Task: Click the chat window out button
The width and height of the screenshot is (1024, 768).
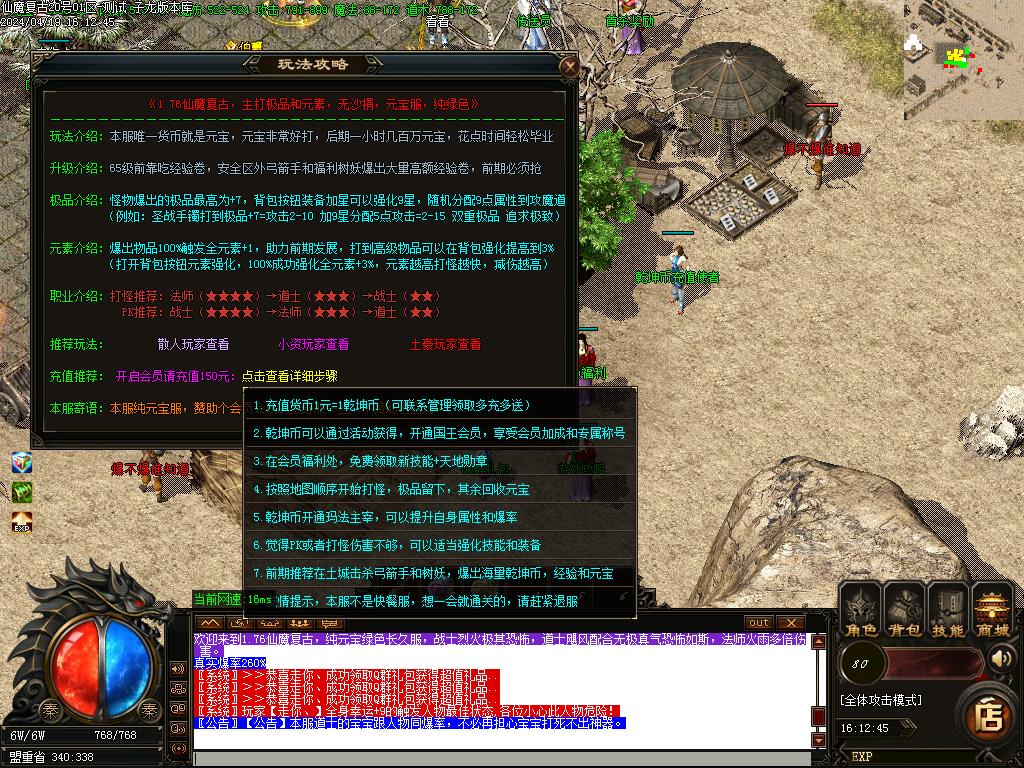Action: [759, 623]
